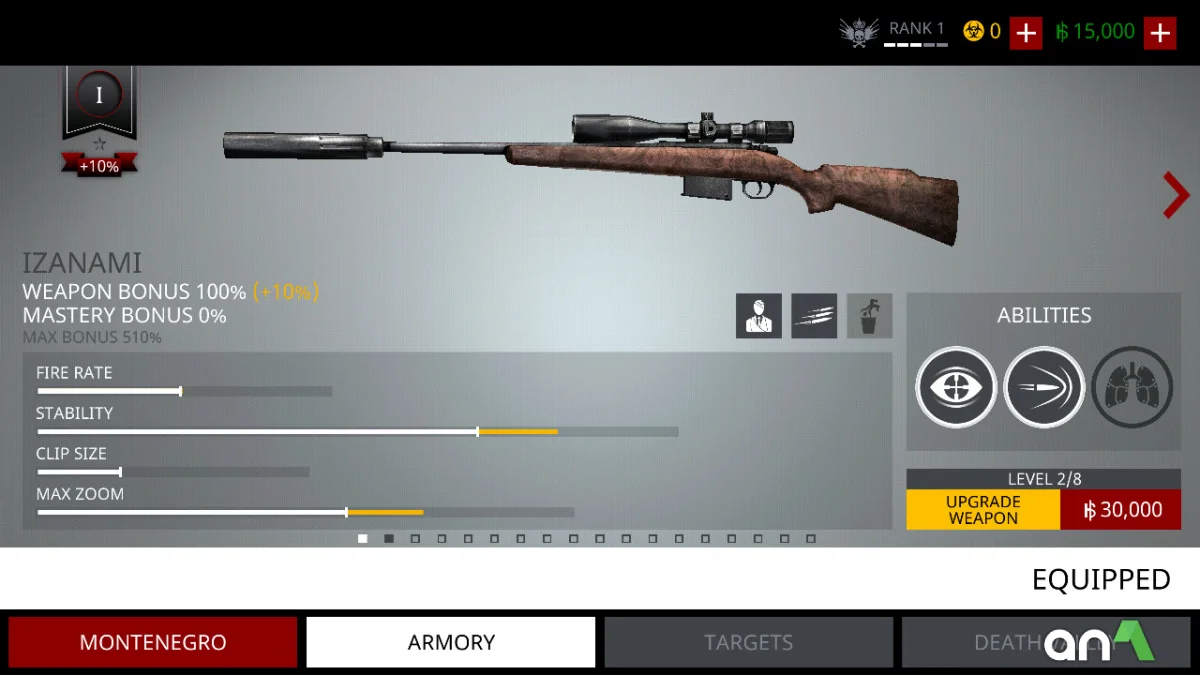Open the Montenegro mission tab

tap(153, 642)
